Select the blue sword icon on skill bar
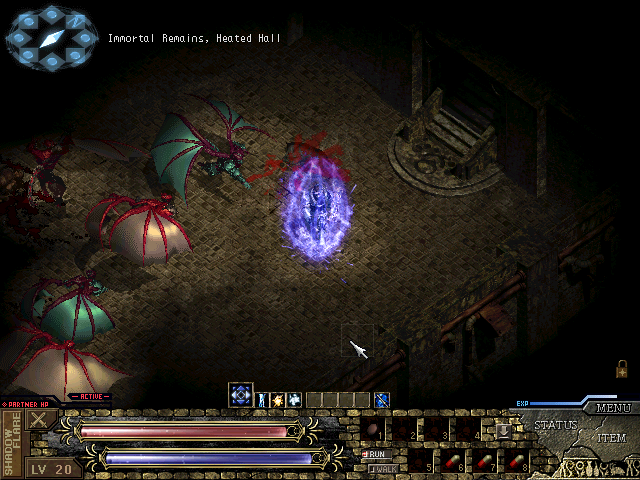This screenshot has width=640, height=480. tap(381, 400)
